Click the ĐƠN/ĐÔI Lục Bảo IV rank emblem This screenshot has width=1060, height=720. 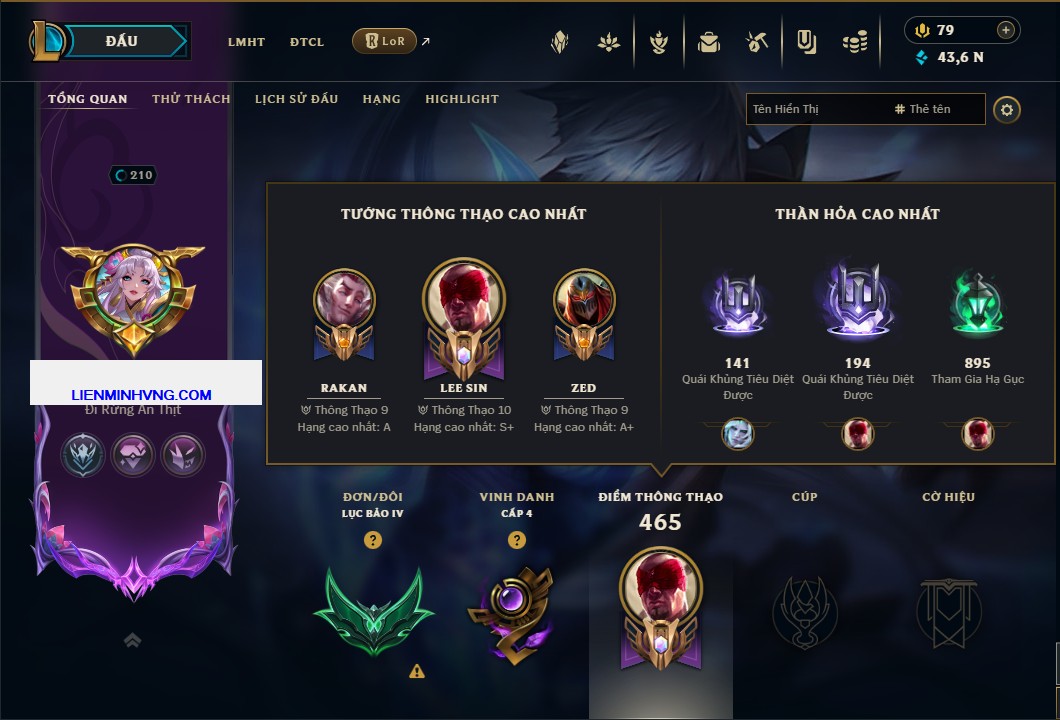[x=373, y=608]
